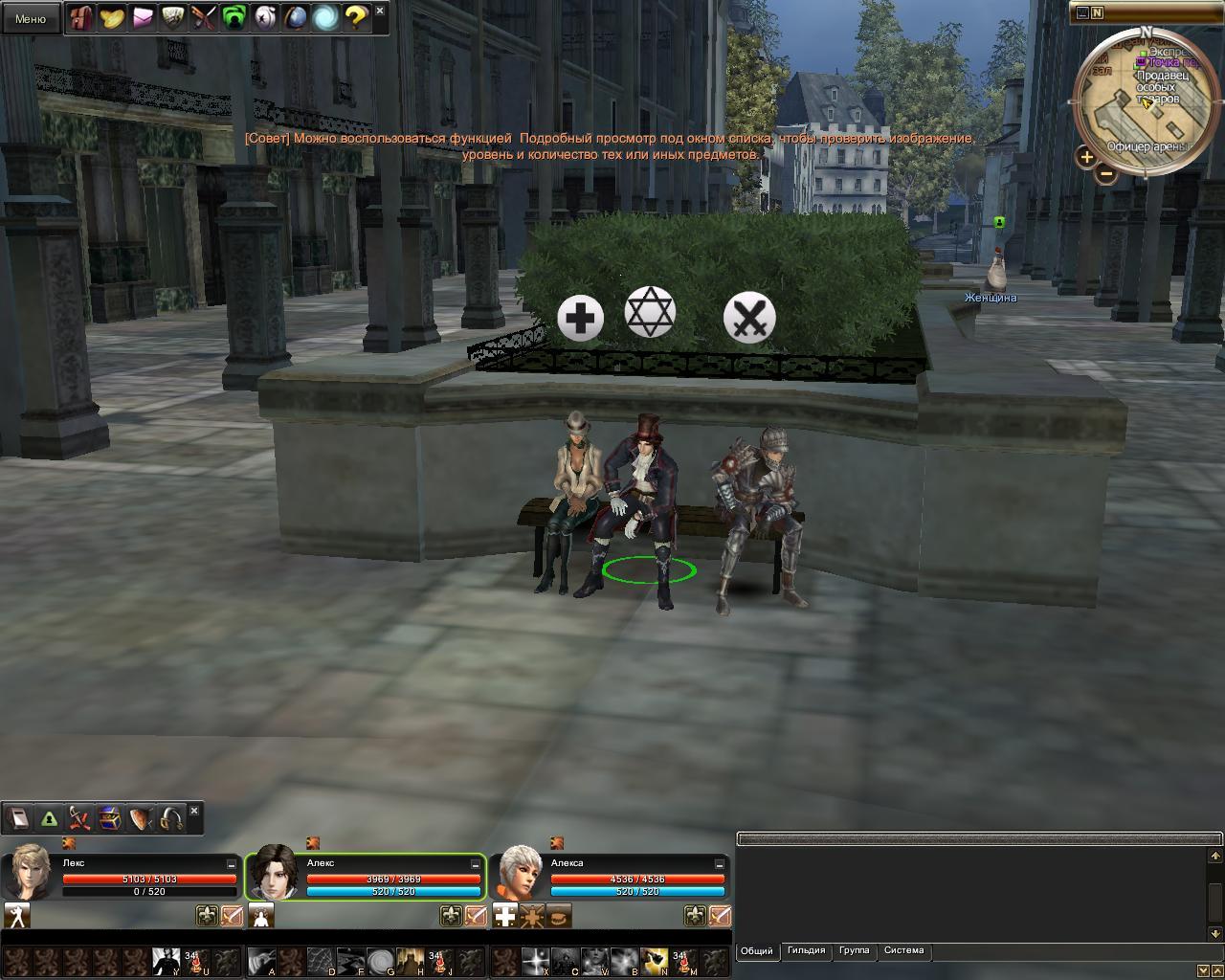Open the Меню button
1225x980 pixels.
[31, 18]
